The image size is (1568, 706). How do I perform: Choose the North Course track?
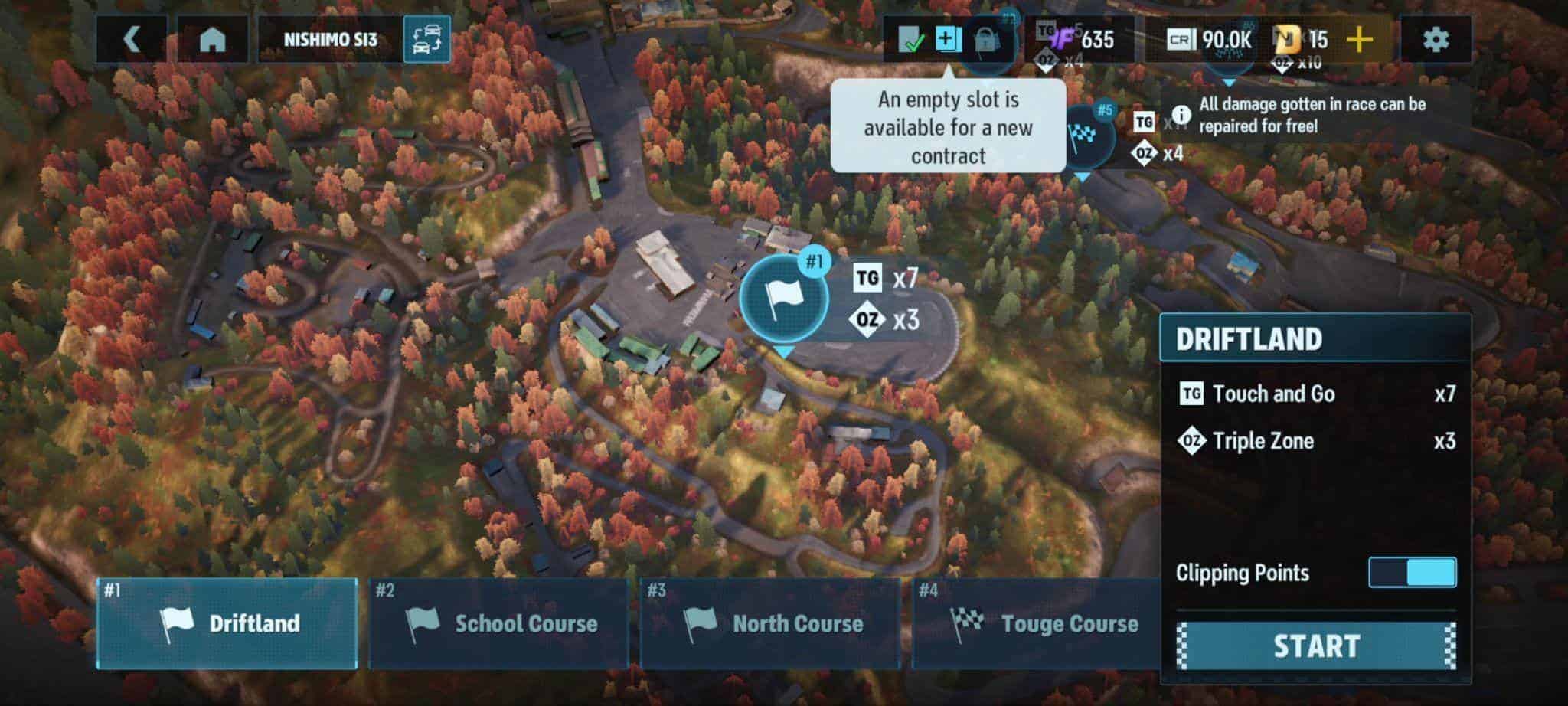(x=770, y=623)
